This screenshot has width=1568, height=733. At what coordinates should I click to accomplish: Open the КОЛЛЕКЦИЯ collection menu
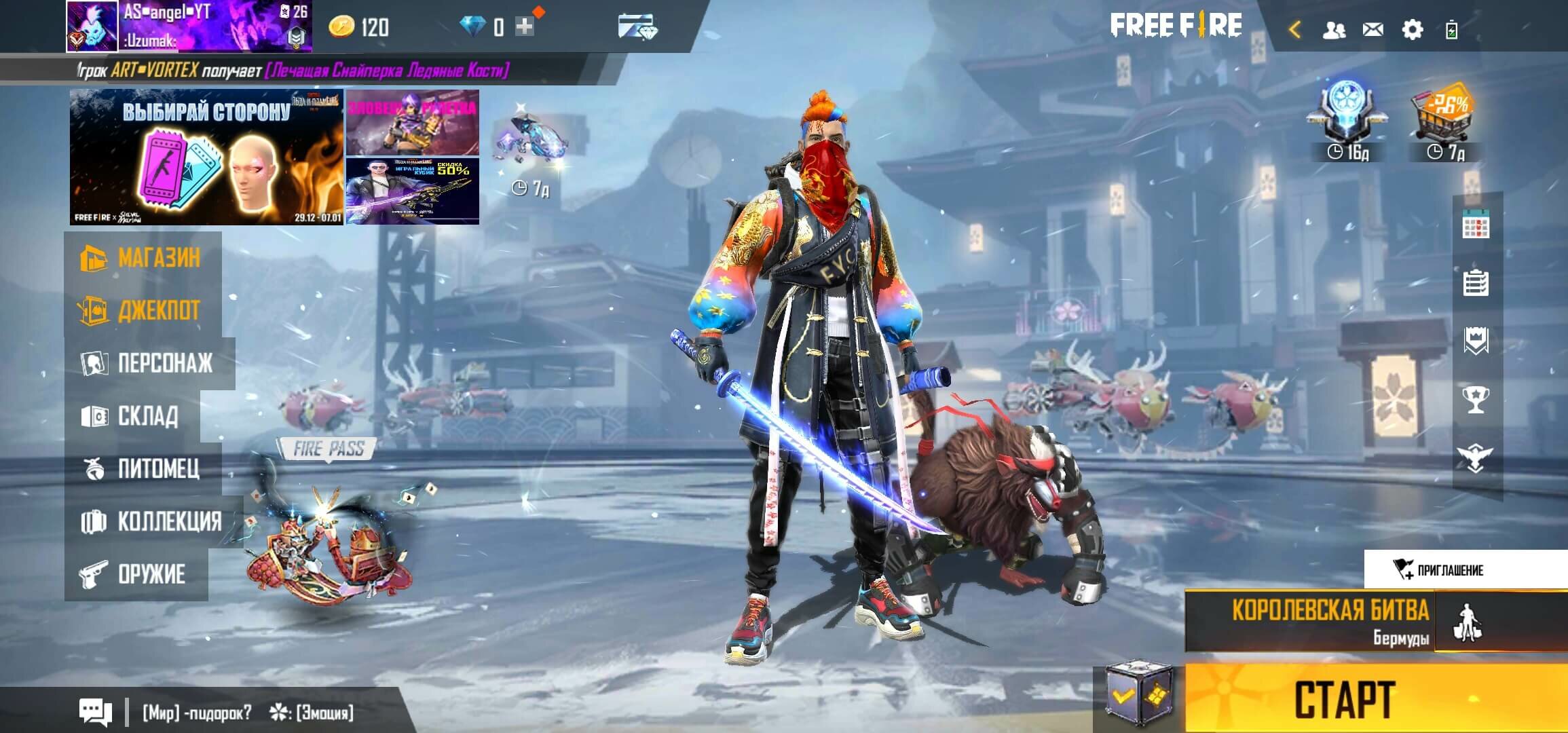[x=153, y=521]
